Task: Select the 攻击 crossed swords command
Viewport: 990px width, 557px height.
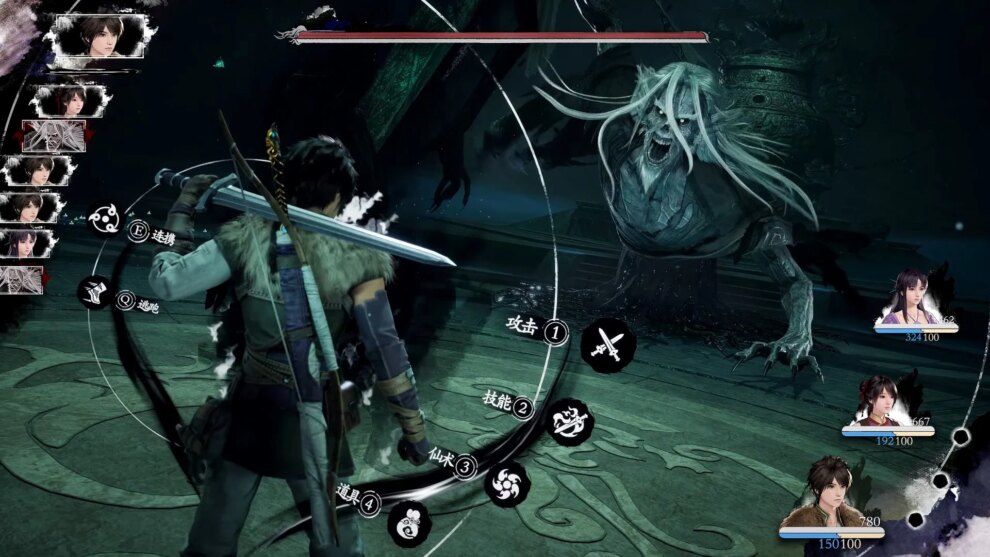Action: point(603,342)
